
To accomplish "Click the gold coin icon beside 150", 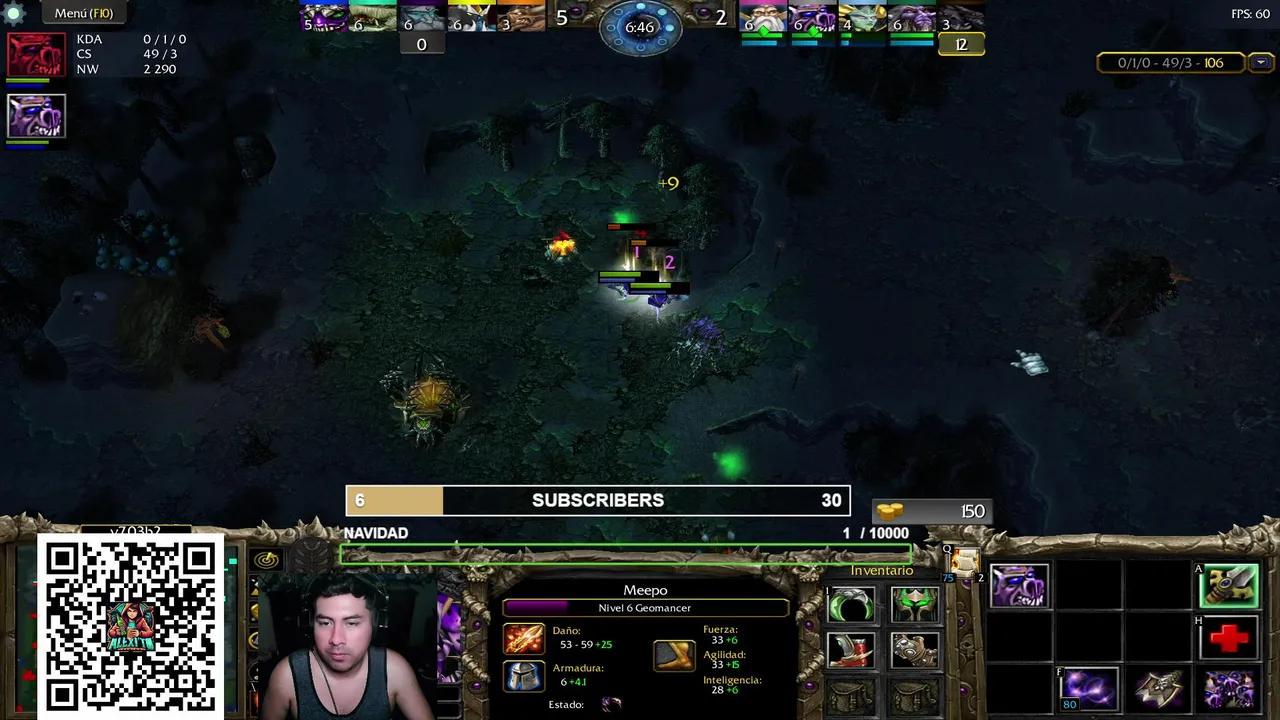I will (892, 510).
